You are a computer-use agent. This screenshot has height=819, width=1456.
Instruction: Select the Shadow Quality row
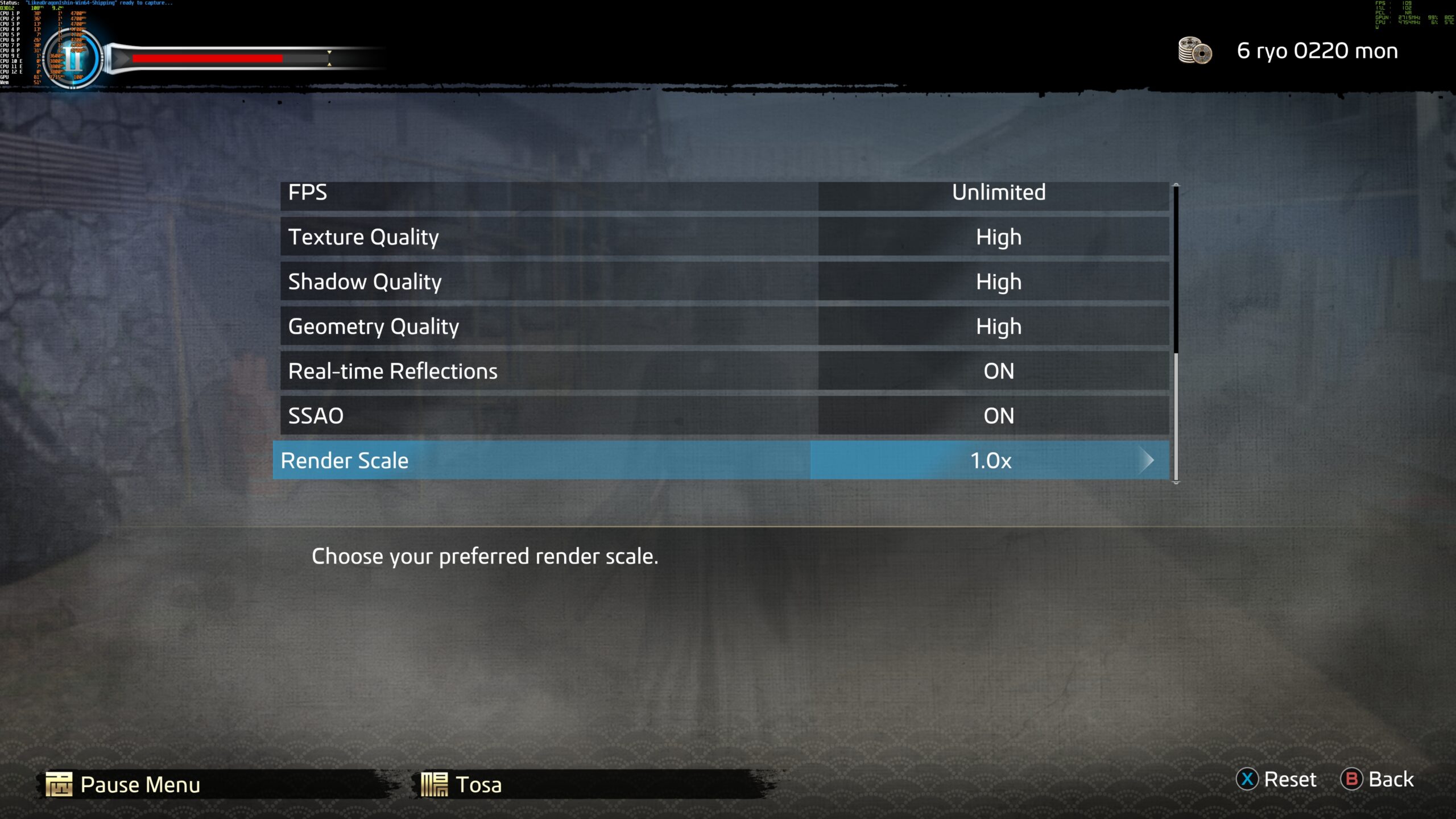point(723,282)
